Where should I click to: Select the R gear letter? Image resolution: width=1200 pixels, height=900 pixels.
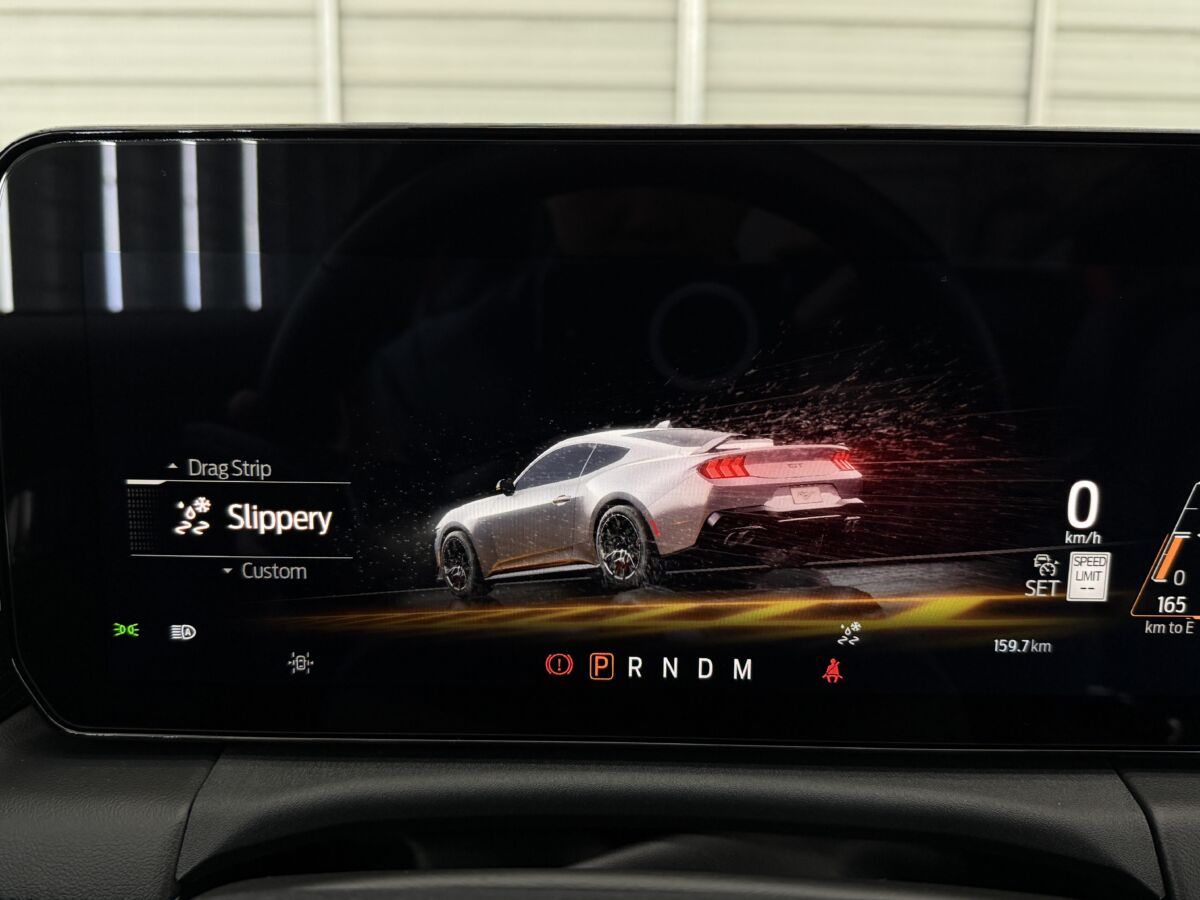635,668
